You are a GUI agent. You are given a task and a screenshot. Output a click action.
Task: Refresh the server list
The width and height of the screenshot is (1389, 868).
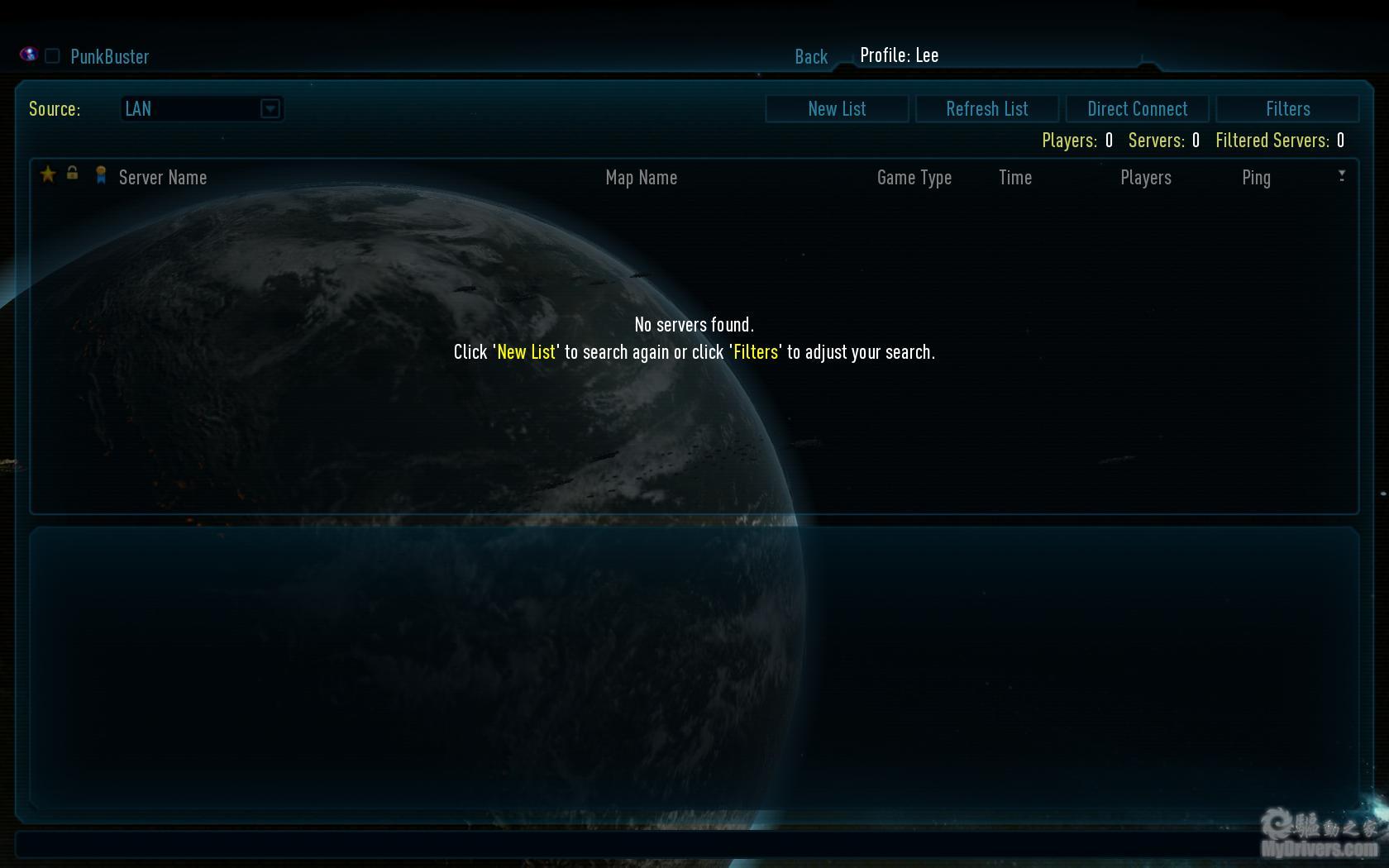[987, 109]
